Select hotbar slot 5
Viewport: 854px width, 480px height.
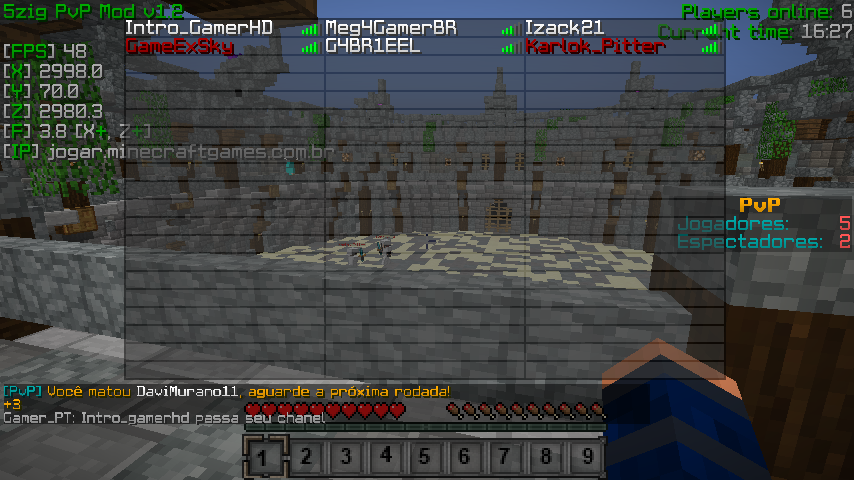click(x=426, y=458)
